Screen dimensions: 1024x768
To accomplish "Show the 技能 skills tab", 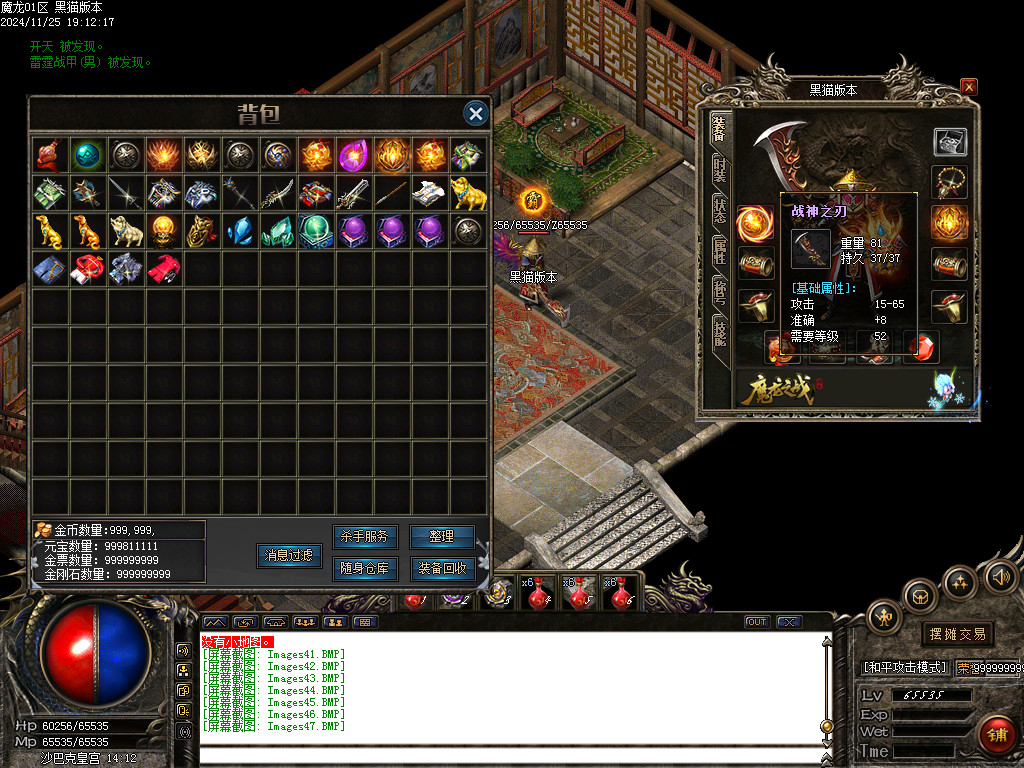I will 719,334.
